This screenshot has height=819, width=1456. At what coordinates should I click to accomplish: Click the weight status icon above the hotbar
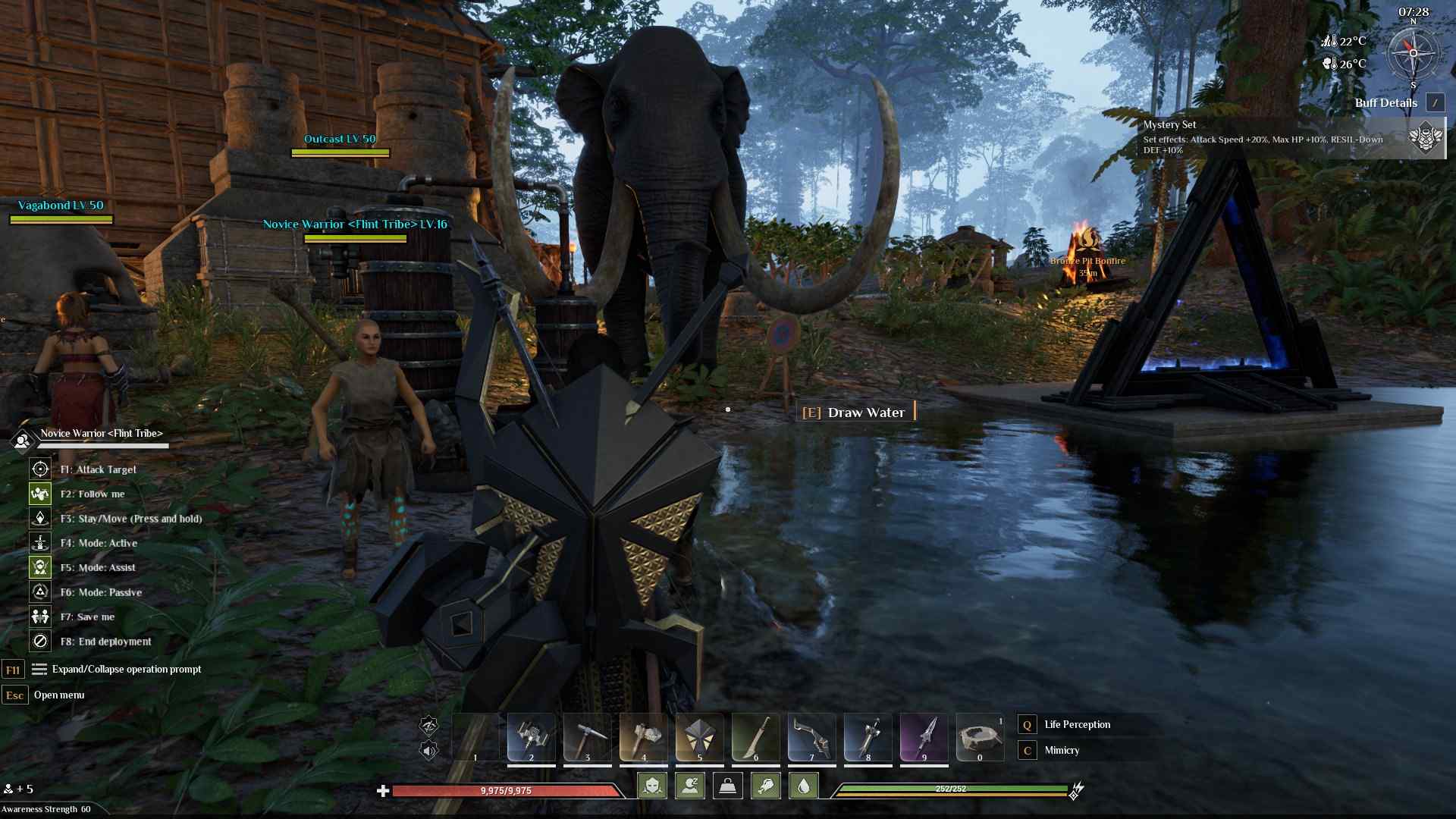tap(727, 786)
